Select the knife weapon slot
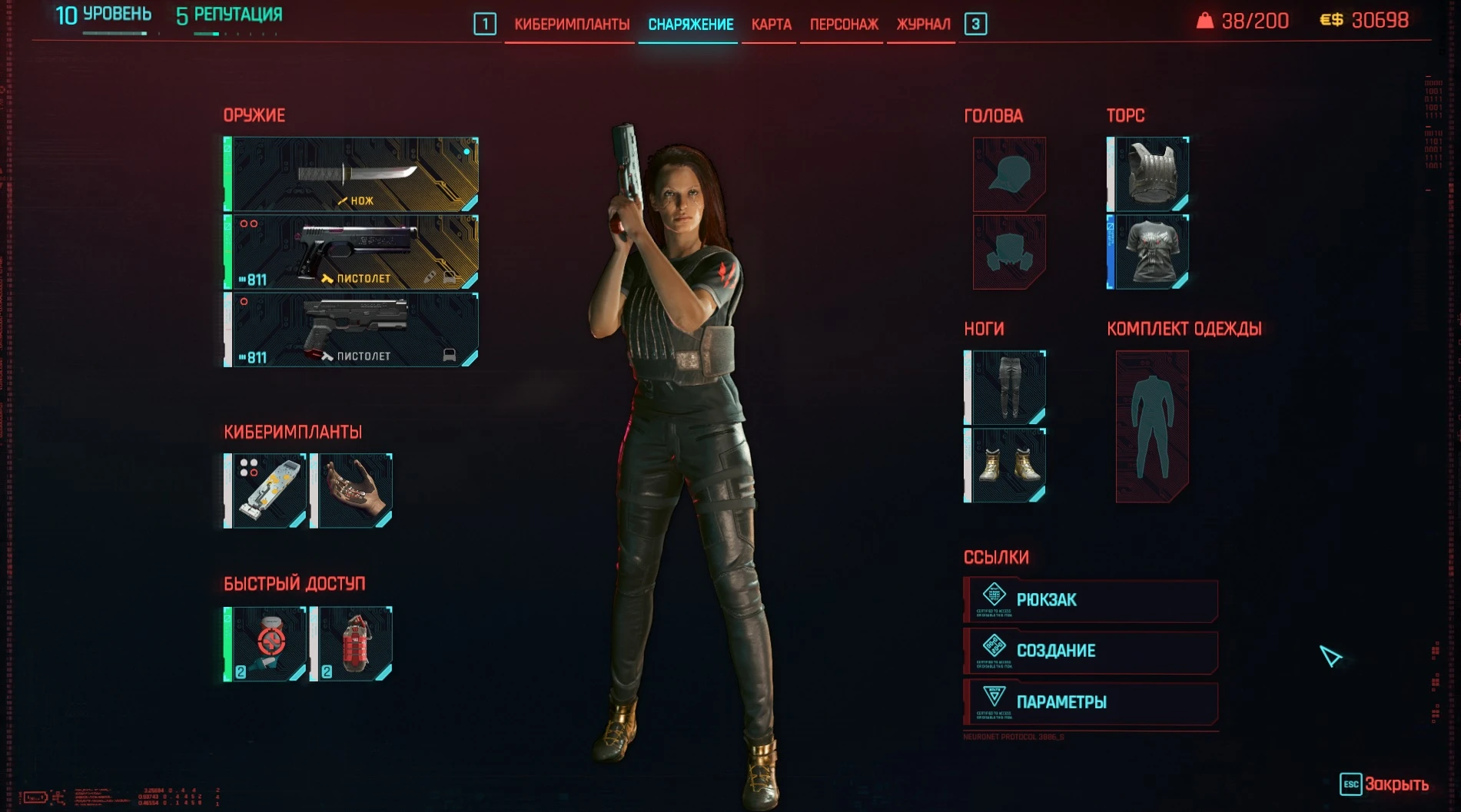1461x812 pixels. coord(351,176)
